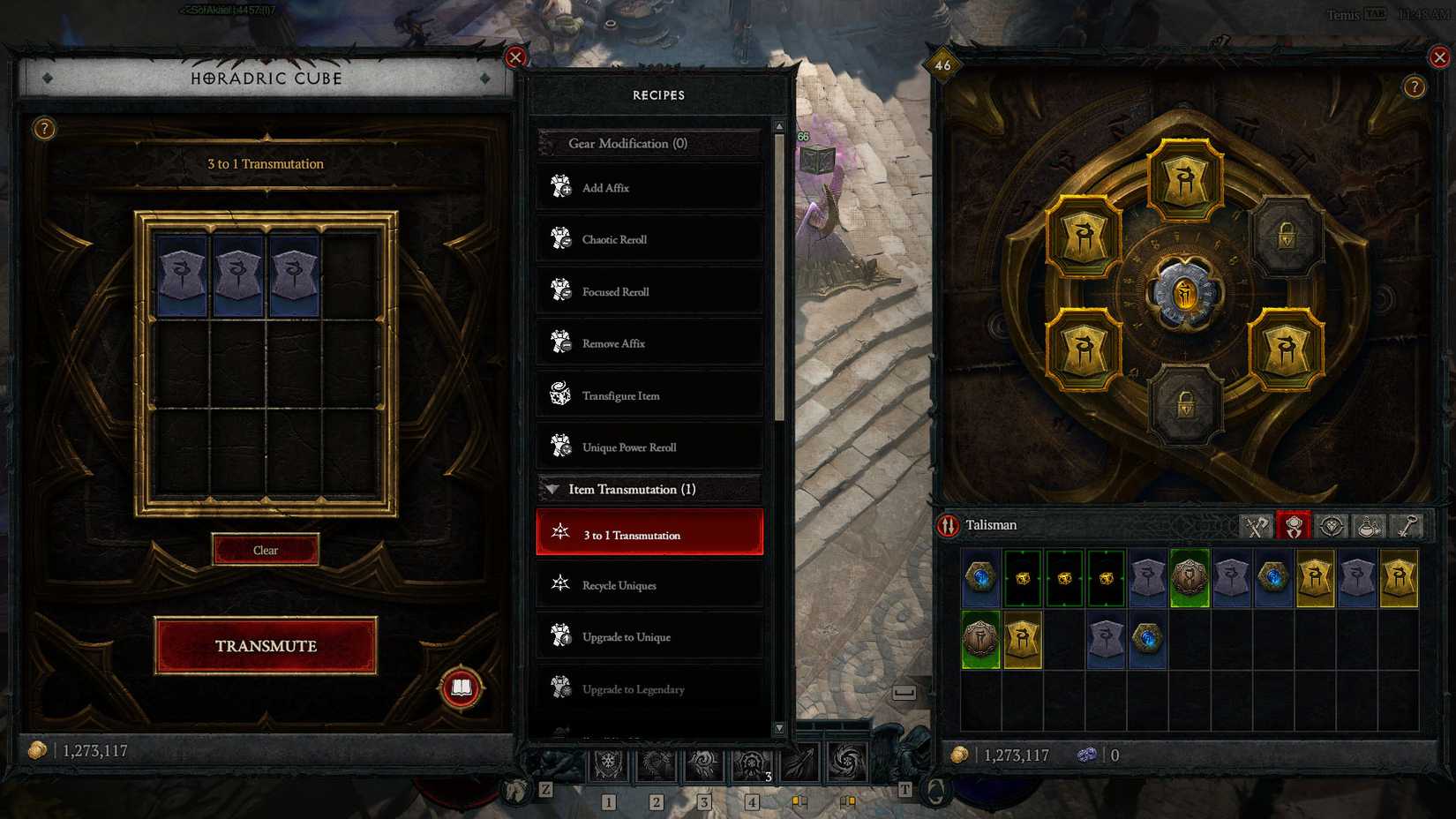Expand the Gear Modification section header
Screen dimensions: 1456x819
(x=649, y=143)
